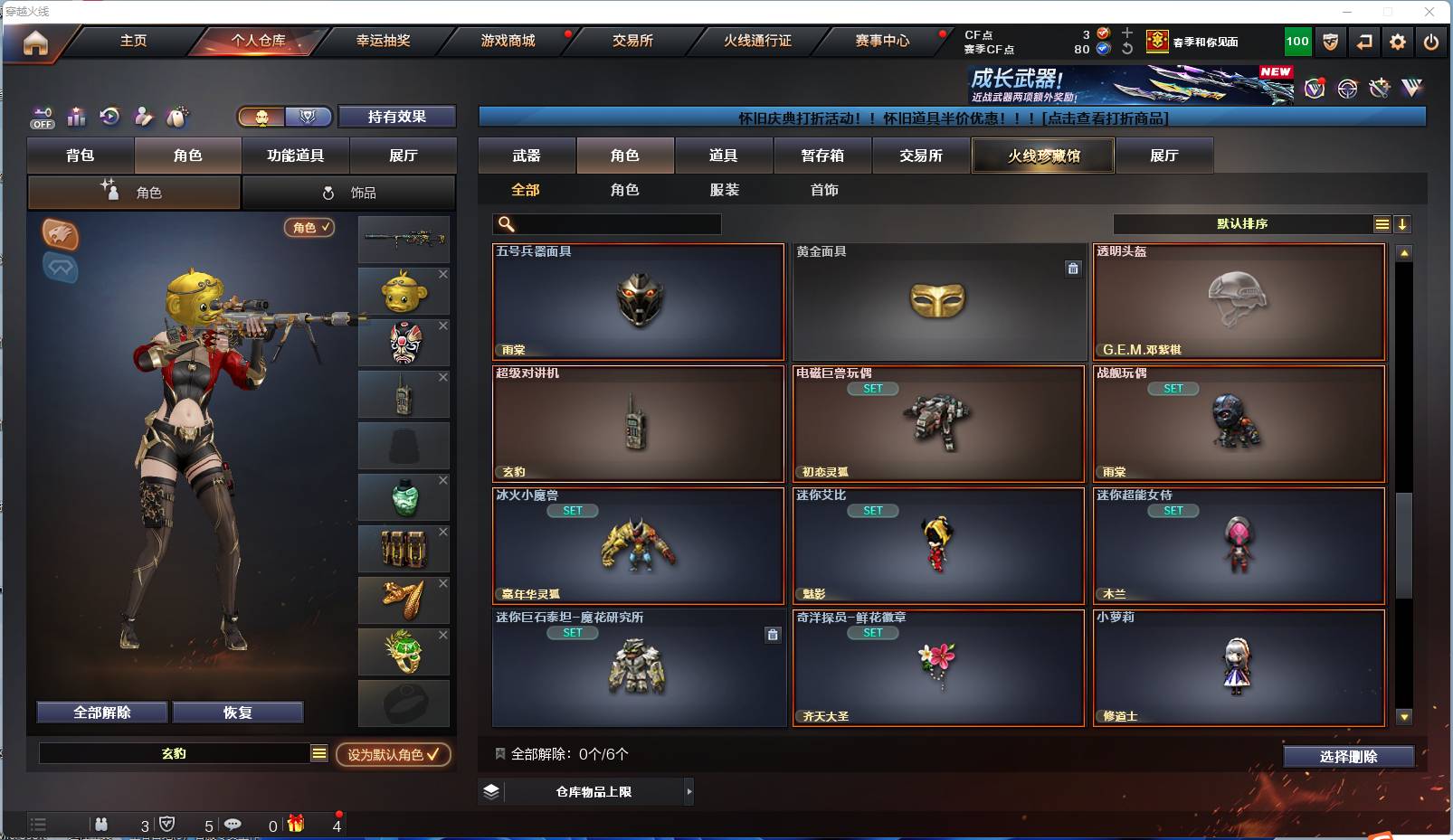Click the item search input field

coord(606,224)
